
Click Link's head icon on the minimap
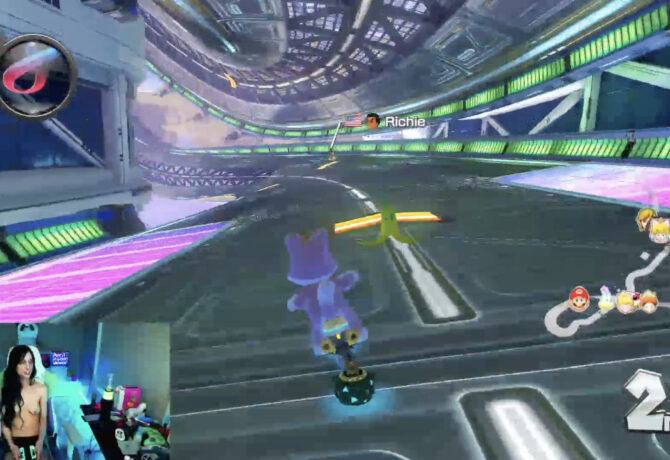point(644,219)
